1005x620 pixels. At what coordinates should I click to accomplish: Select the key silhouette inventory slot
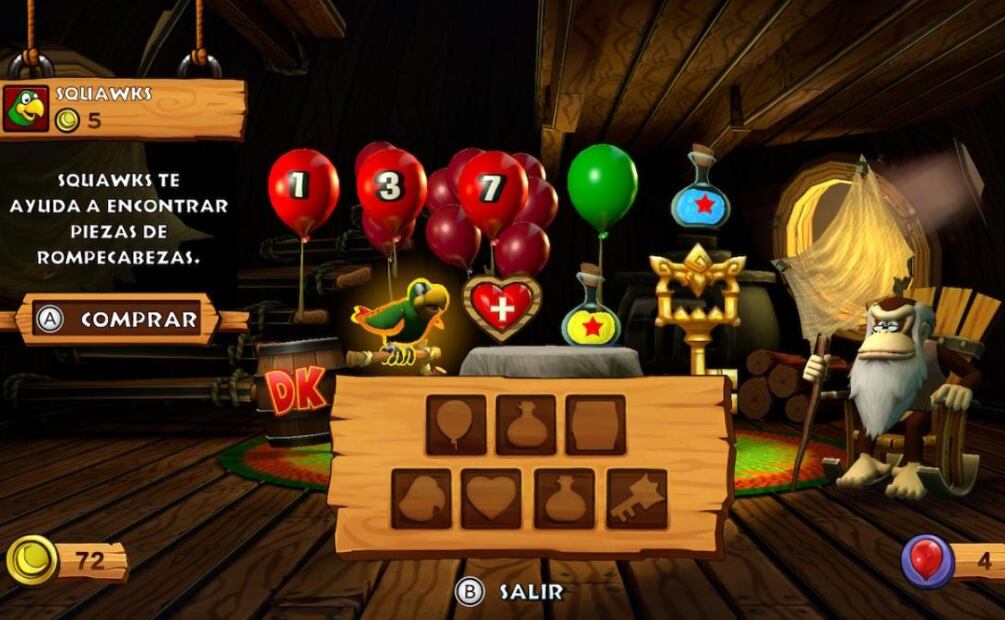[x=636, y=498]
